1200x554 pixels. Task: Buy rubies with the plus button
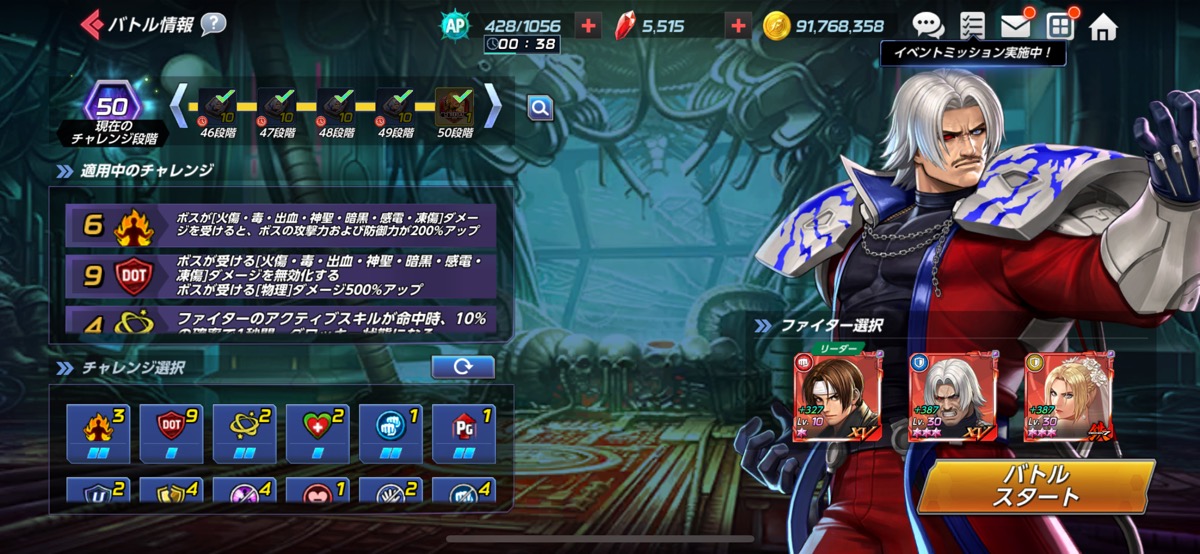(x=737, y=26)
